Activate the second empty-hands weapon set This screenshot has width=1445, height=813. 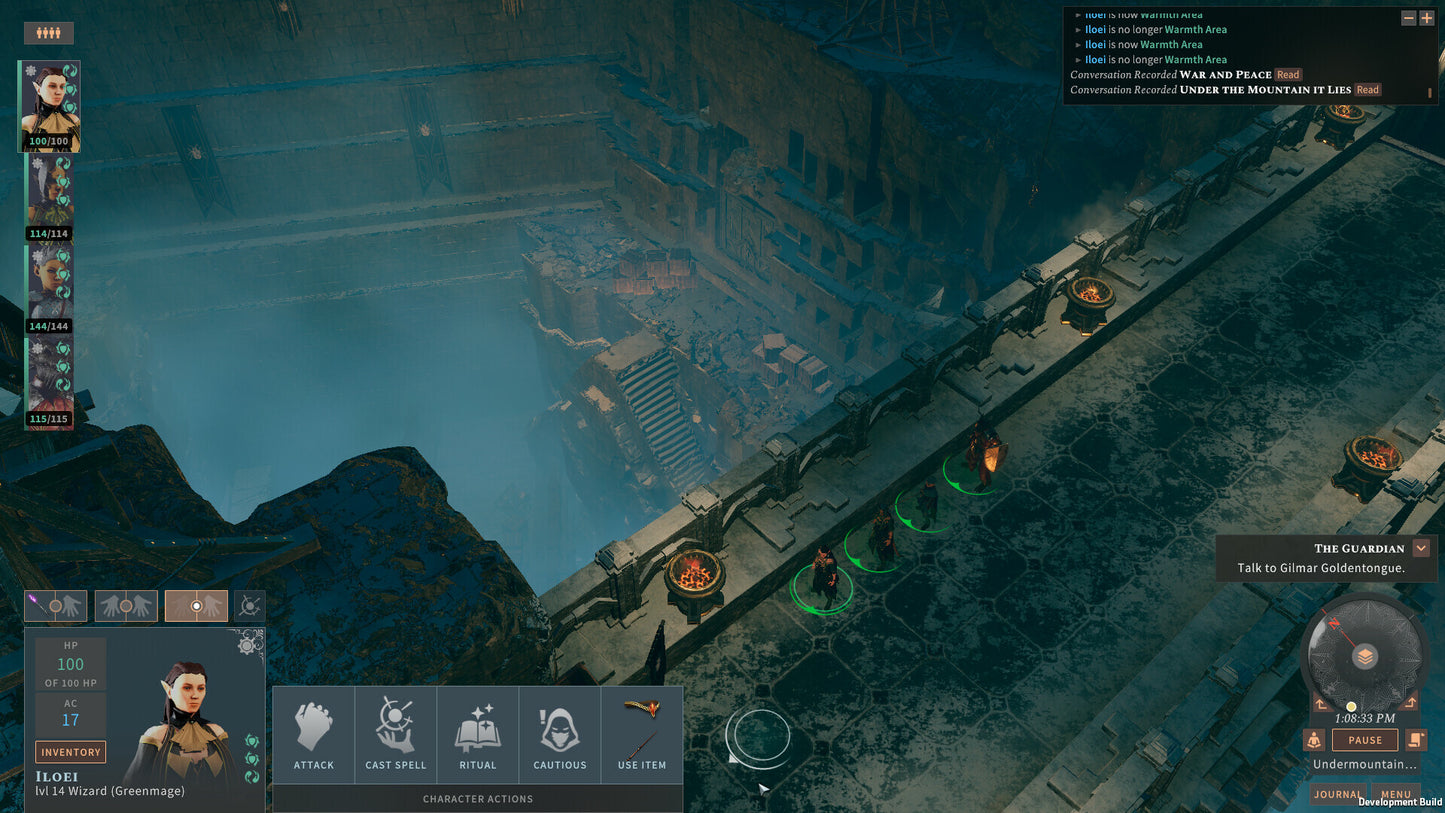(126, 605)
